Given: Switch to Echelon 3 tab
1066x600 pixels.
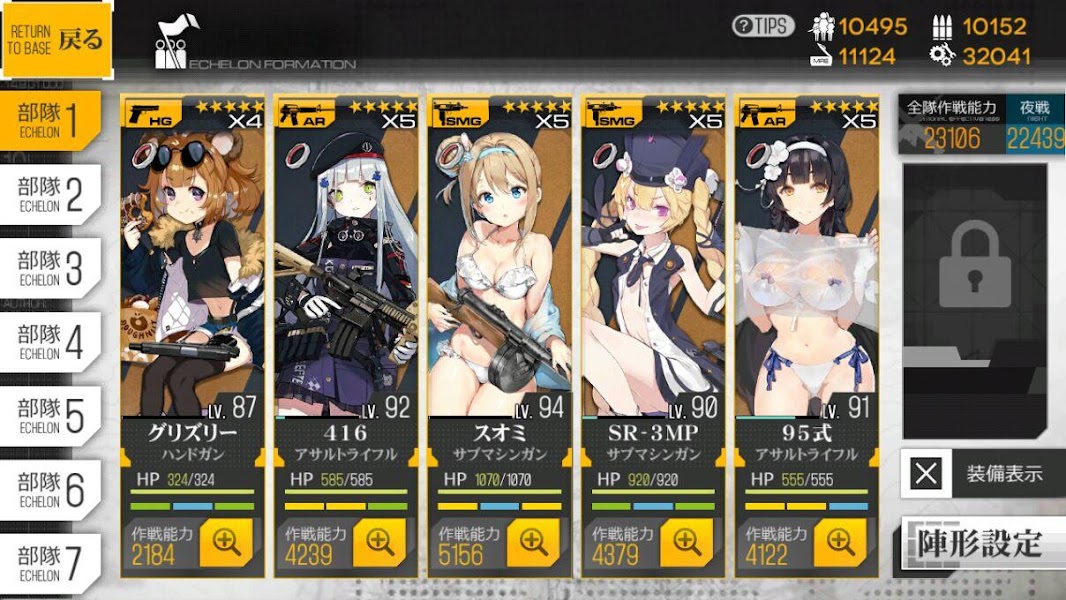Looking at the screenshot, I should point(50,268).
